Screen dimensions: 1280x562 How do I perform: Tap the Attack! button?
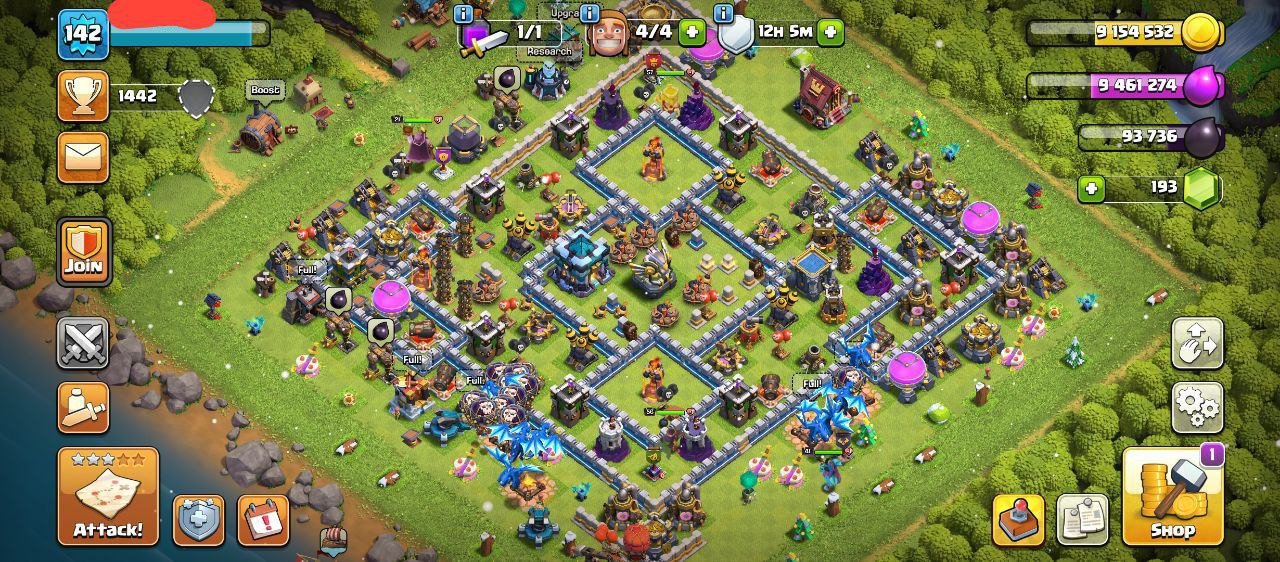(108, 496)
